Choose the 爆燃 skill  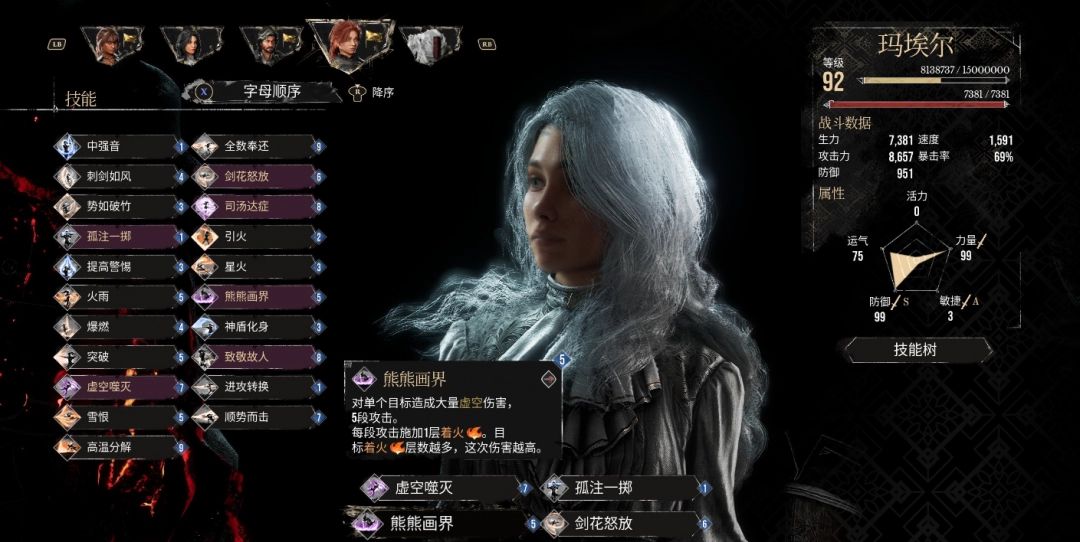tap(119, 326)
